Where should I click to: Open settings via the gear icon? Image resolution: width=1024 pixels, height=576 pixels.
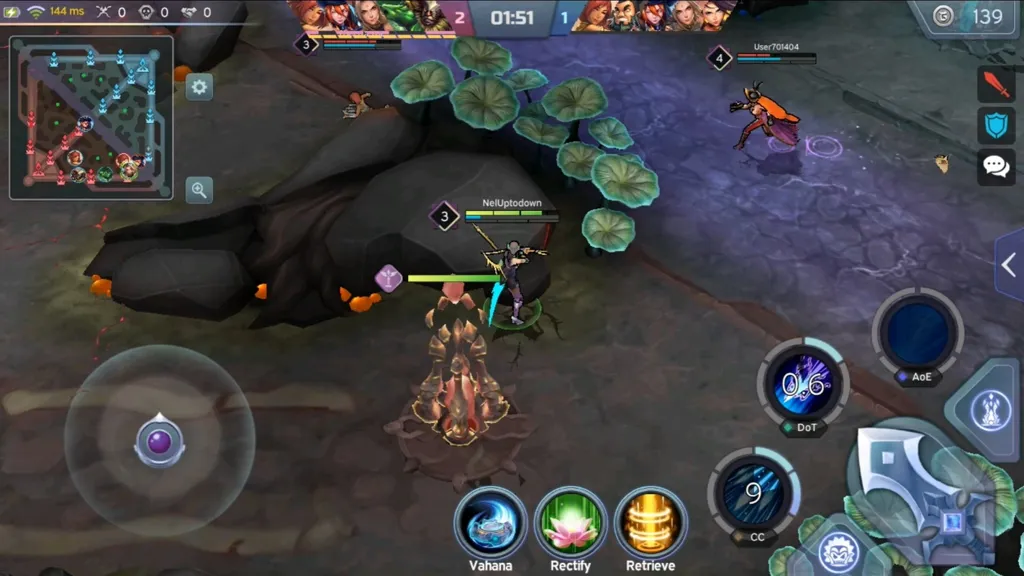(x=199, y=87)
